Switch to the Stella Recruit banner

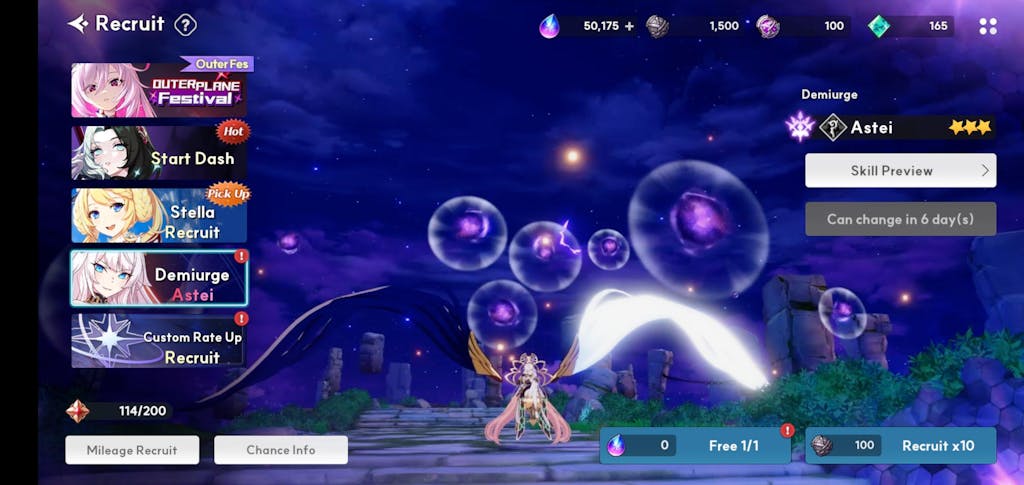[x=160, y=215]
